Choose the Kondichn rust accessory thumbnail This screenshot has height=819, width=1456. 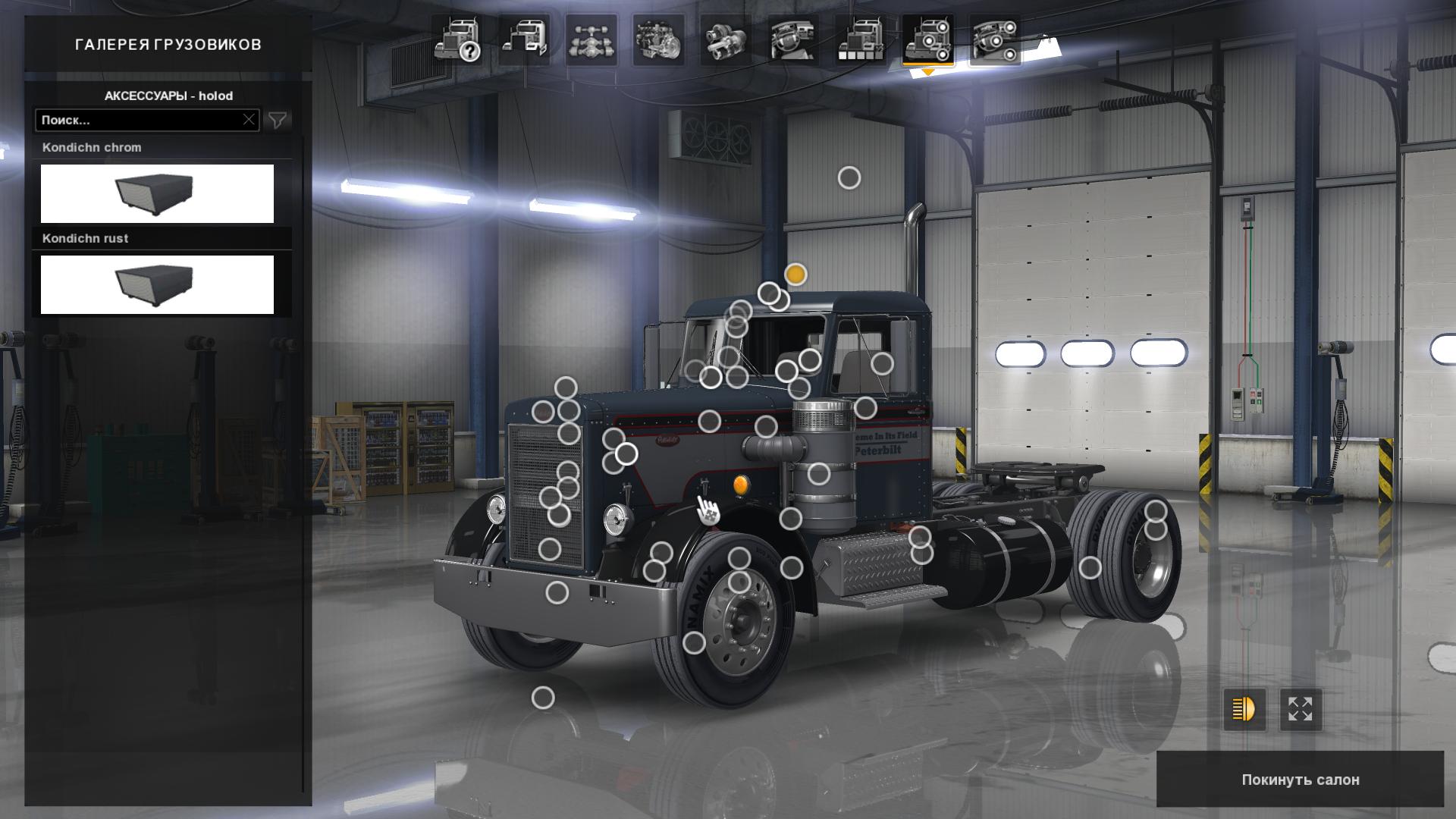pos(157,284)
